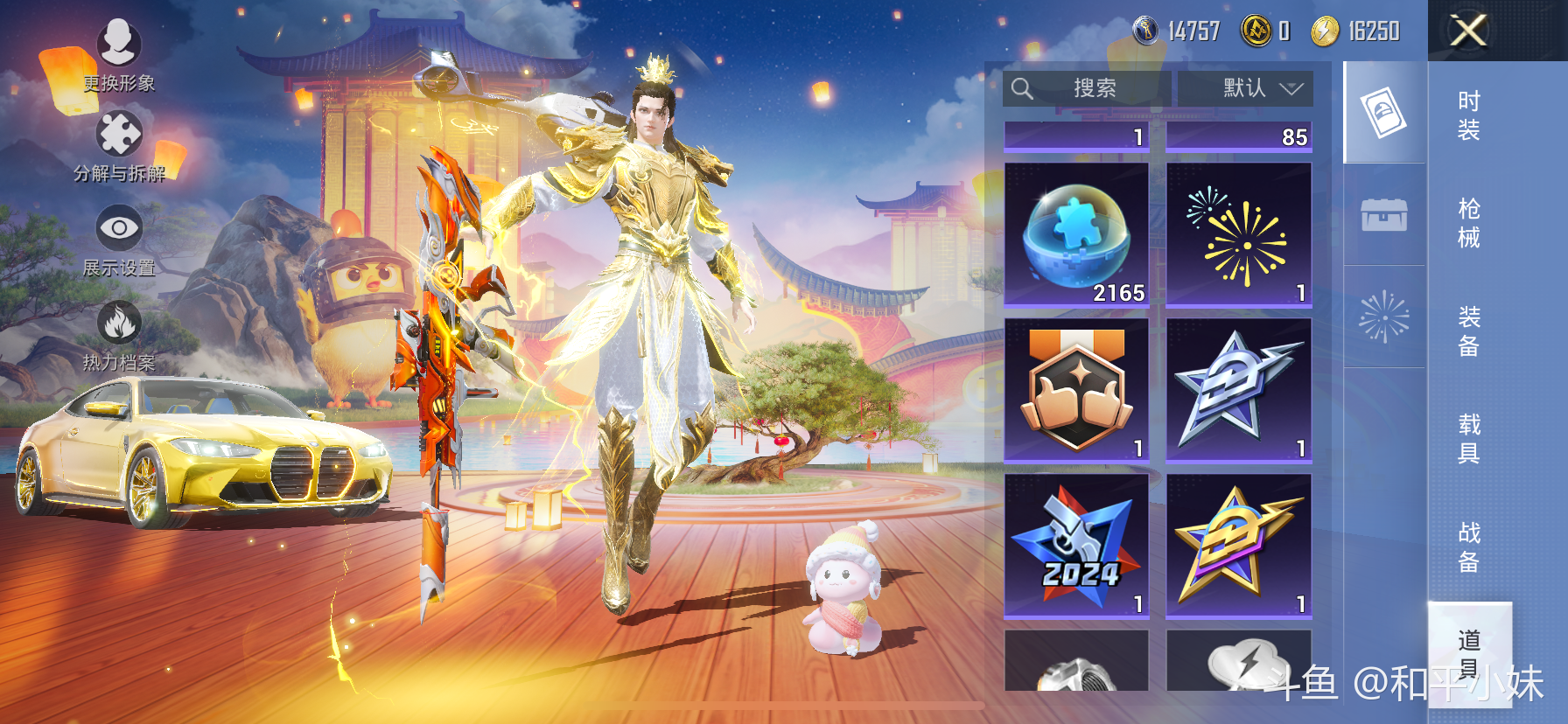Select the card sub-category icon
This screenshot has height=724, width=1568.
(1383, 113)
